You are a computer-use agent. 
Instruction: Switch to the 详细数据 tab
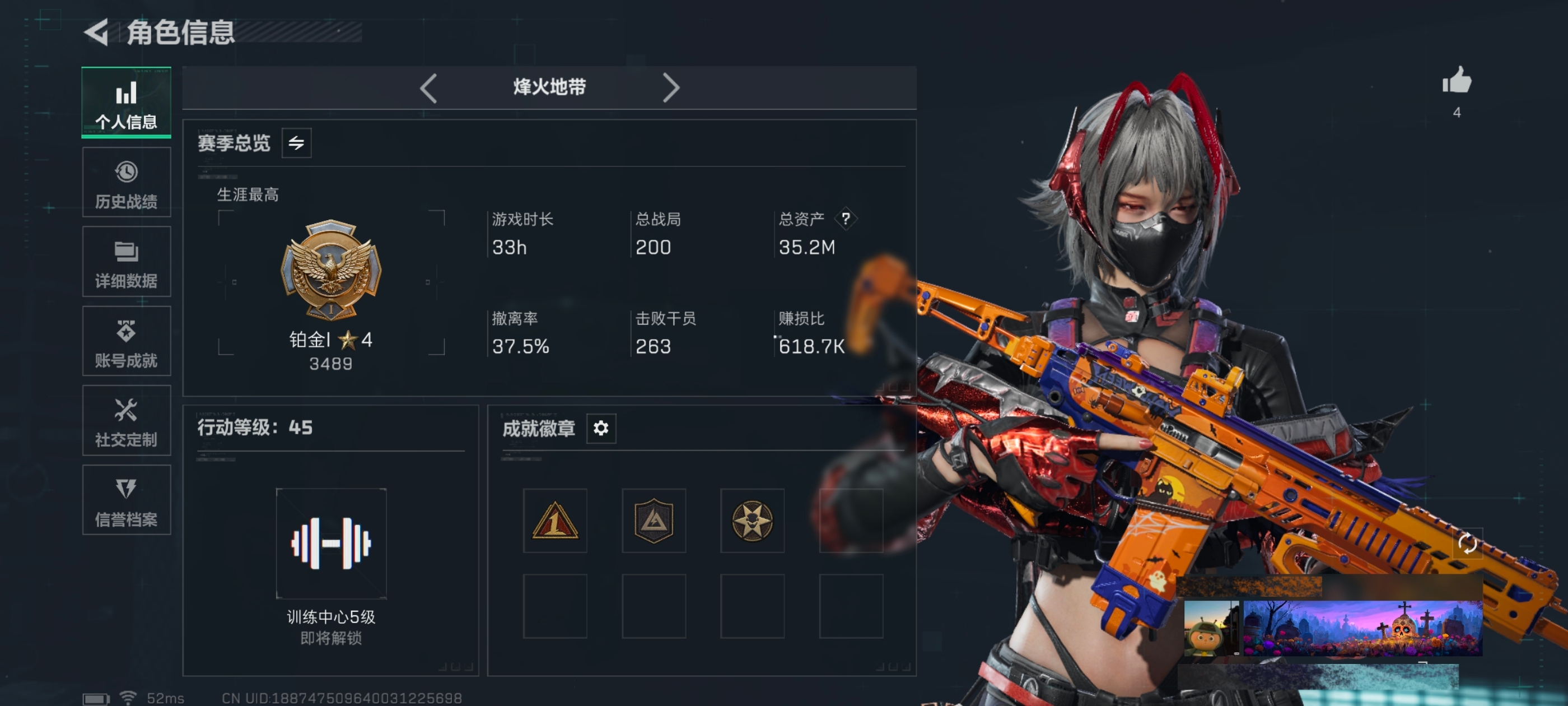(126, 262)
